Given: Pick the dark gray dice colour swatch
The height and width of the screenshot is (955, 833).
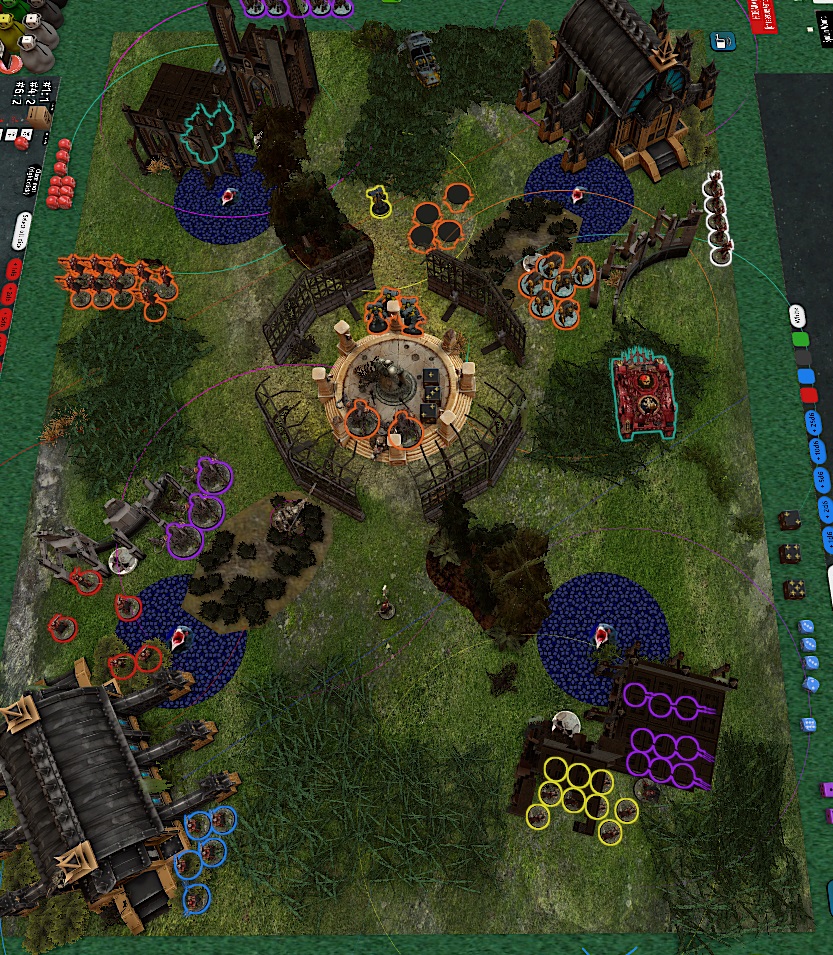Looking at the screenshot, I should pos(803,358).
